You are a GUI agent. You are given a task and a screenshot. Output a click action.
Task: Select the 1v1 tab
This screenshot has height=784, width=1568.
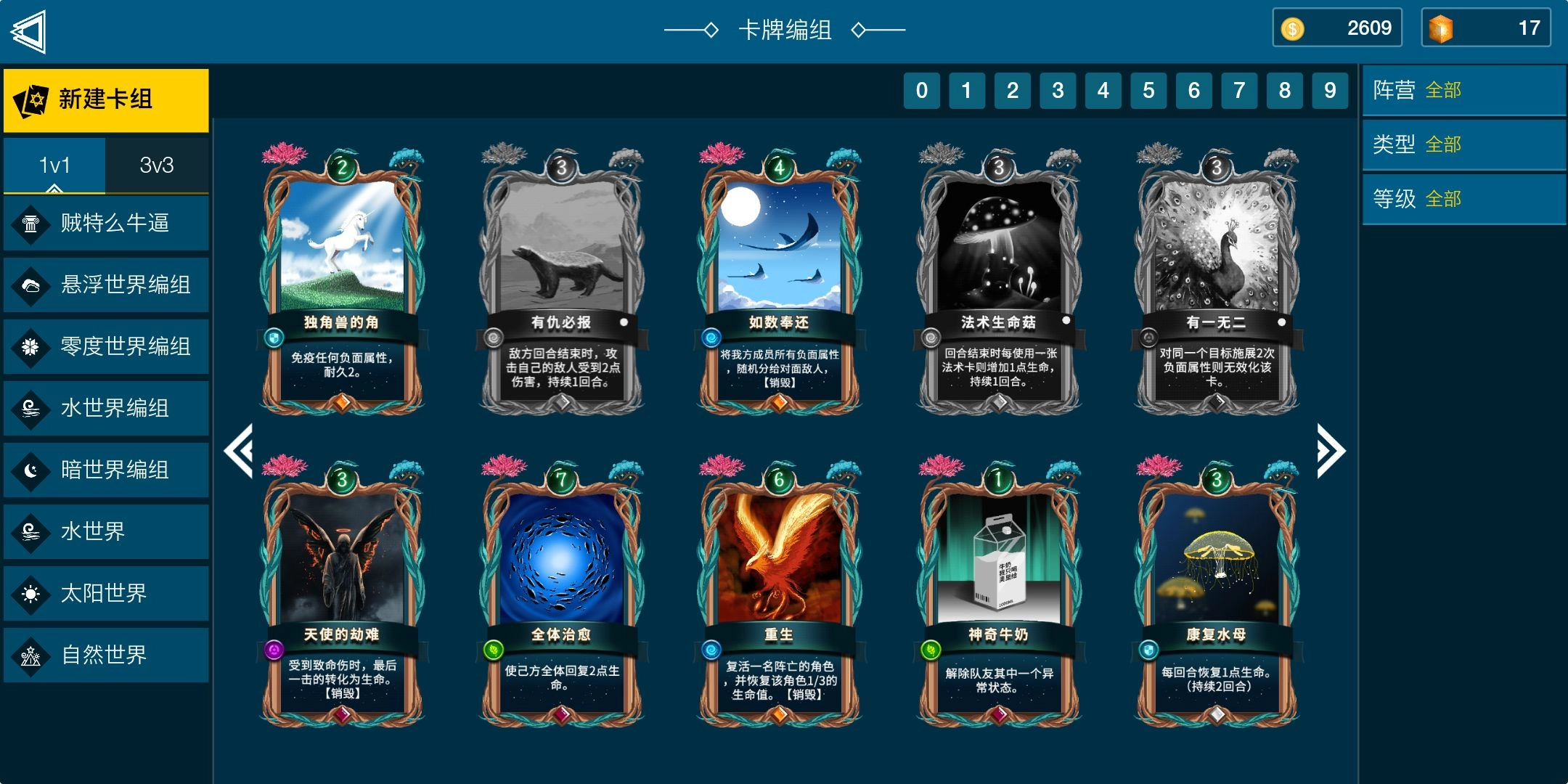(54, 165)
